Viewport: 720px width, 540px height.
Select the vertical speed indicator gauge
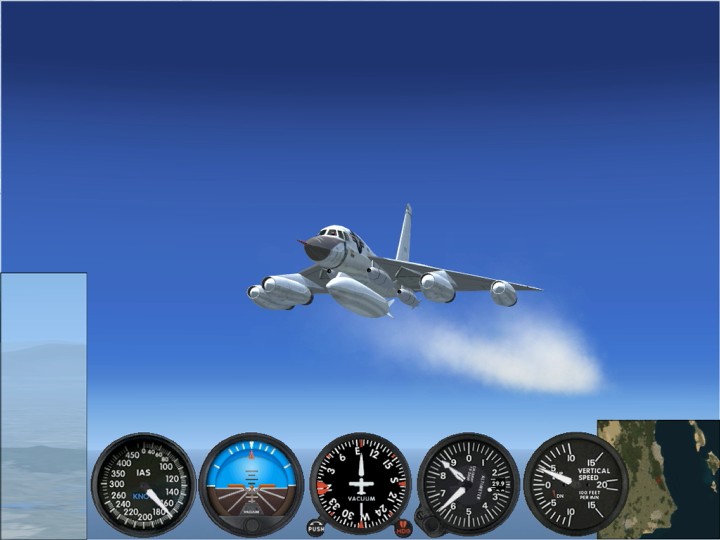click(x=576, y=484)
